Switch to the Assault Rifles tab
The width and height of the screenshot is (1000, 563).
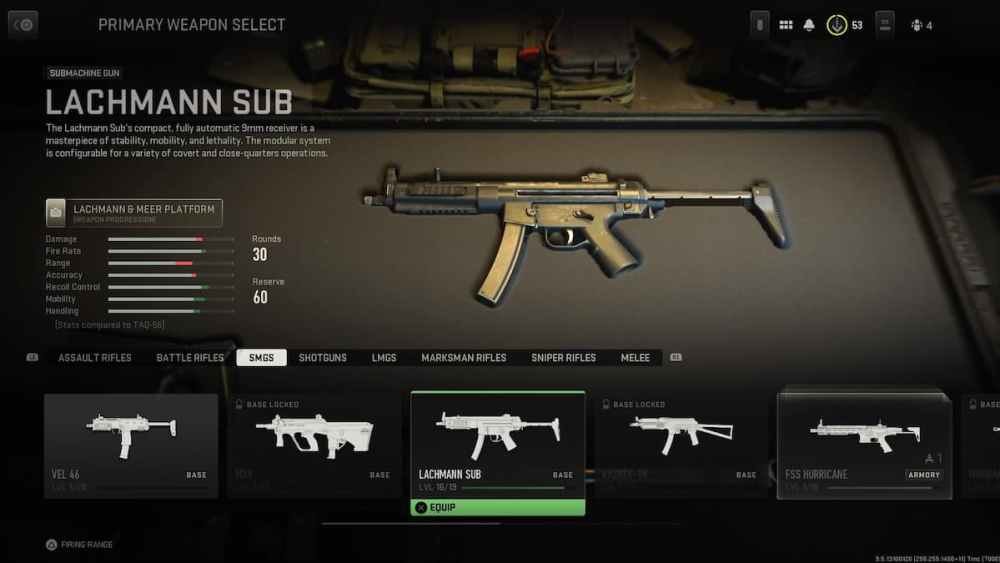tap(95, 358)
